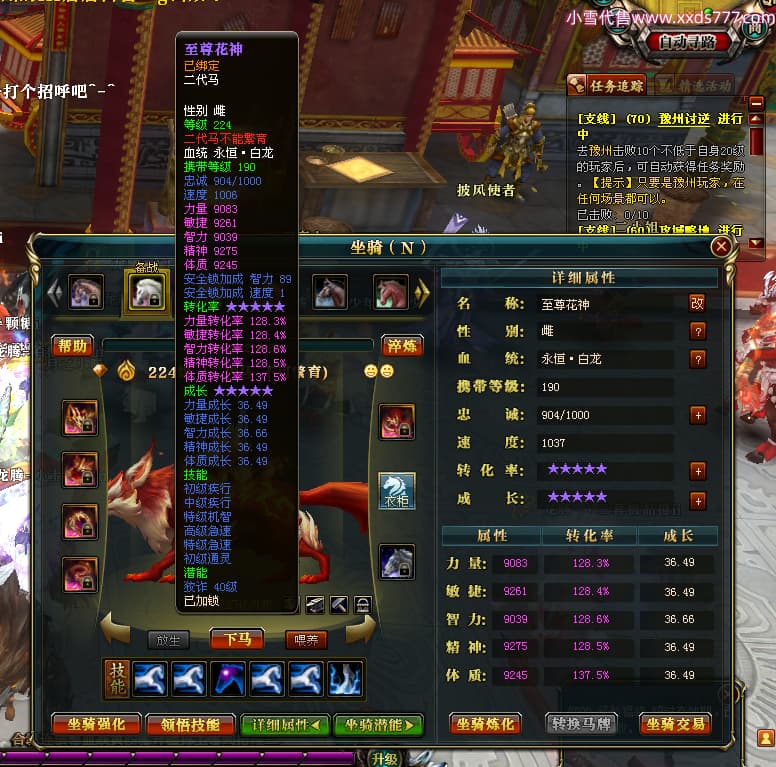Screen dimensions: 776x767
Task: Click the 下马 dismount button
Action: tap(237, 640)
